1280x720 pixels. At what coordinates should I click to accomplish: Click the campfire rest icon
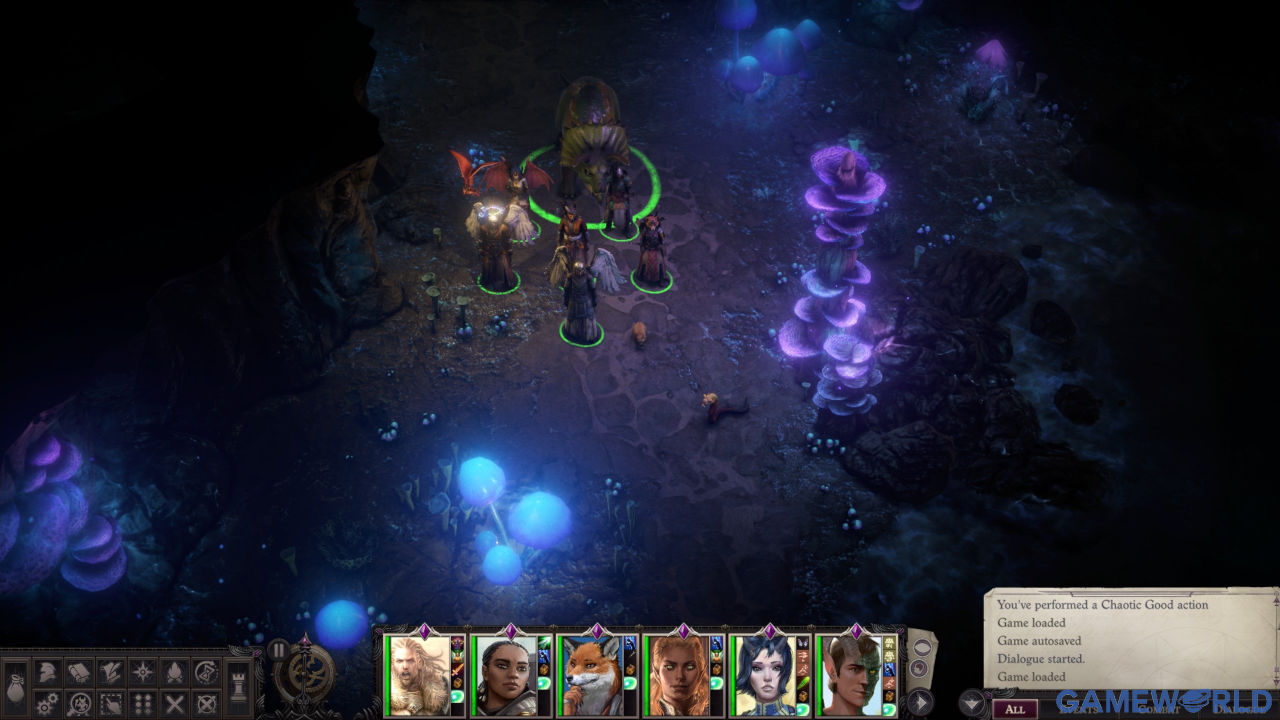click(175, 671)
